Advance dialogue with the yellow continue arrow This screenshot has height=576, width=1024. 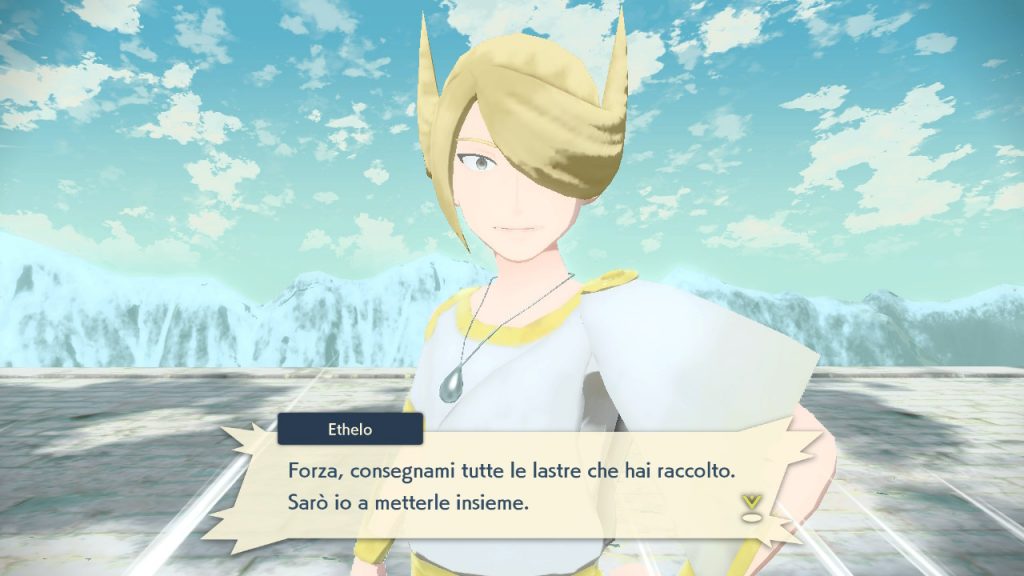click(x=749, y=506)
